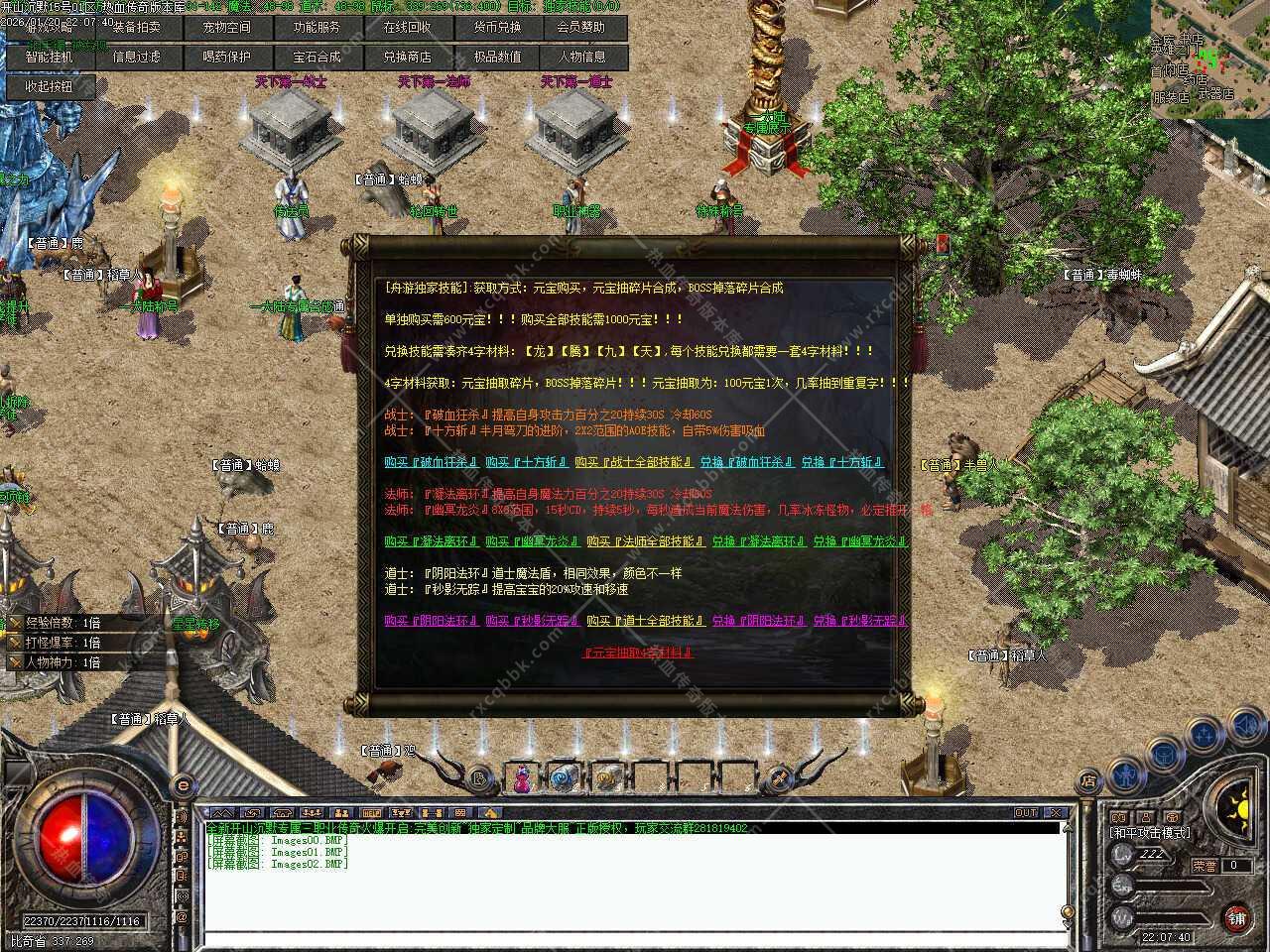Open the round 铺 shop button
The width and height of the screenshot is (1270, 952).
pyautogui.click(x=1236, y=918)
